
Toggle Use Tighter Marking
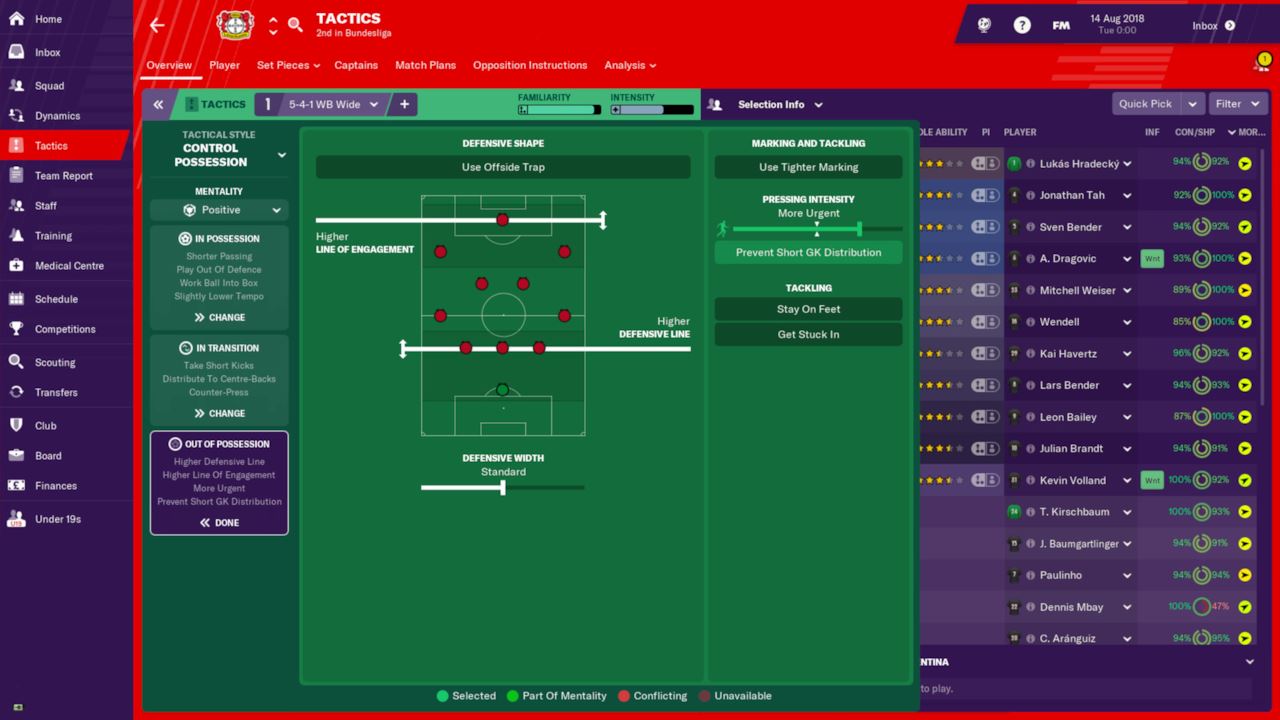(808, 167)
